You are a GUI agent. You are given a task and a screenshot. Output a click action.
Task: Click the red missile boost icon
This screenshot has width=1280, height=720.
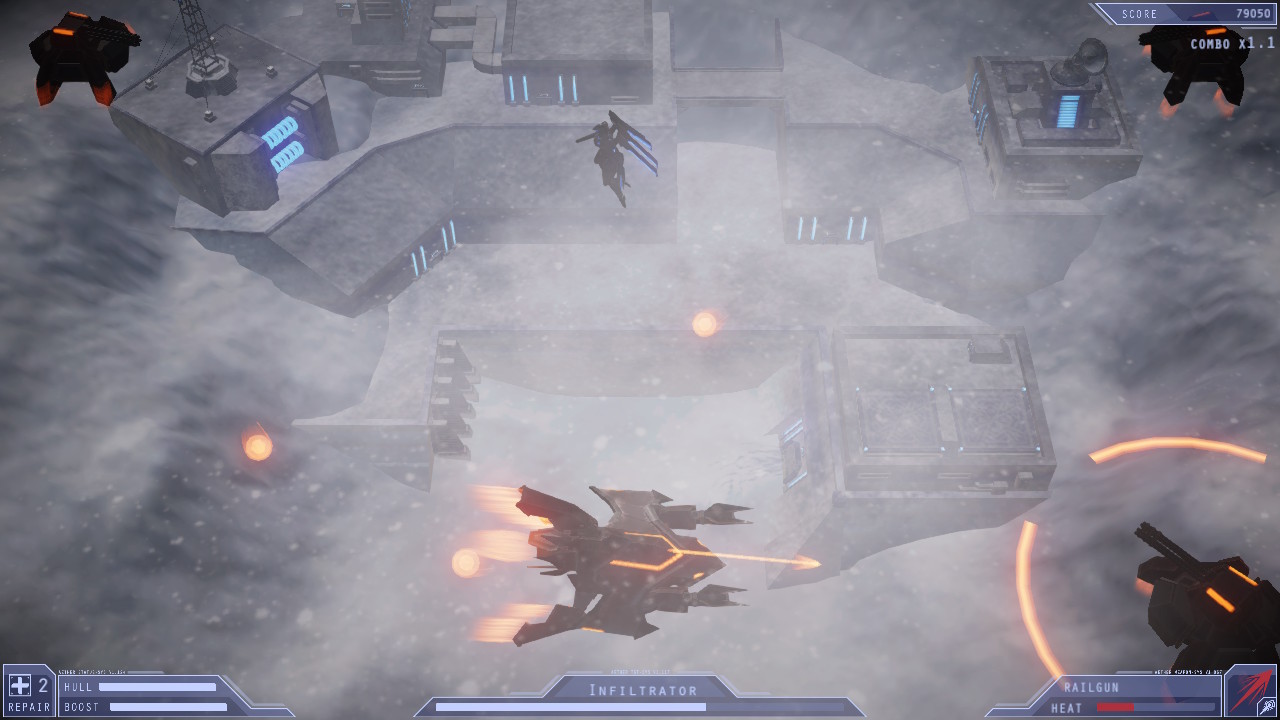(x=1249, y=691)
